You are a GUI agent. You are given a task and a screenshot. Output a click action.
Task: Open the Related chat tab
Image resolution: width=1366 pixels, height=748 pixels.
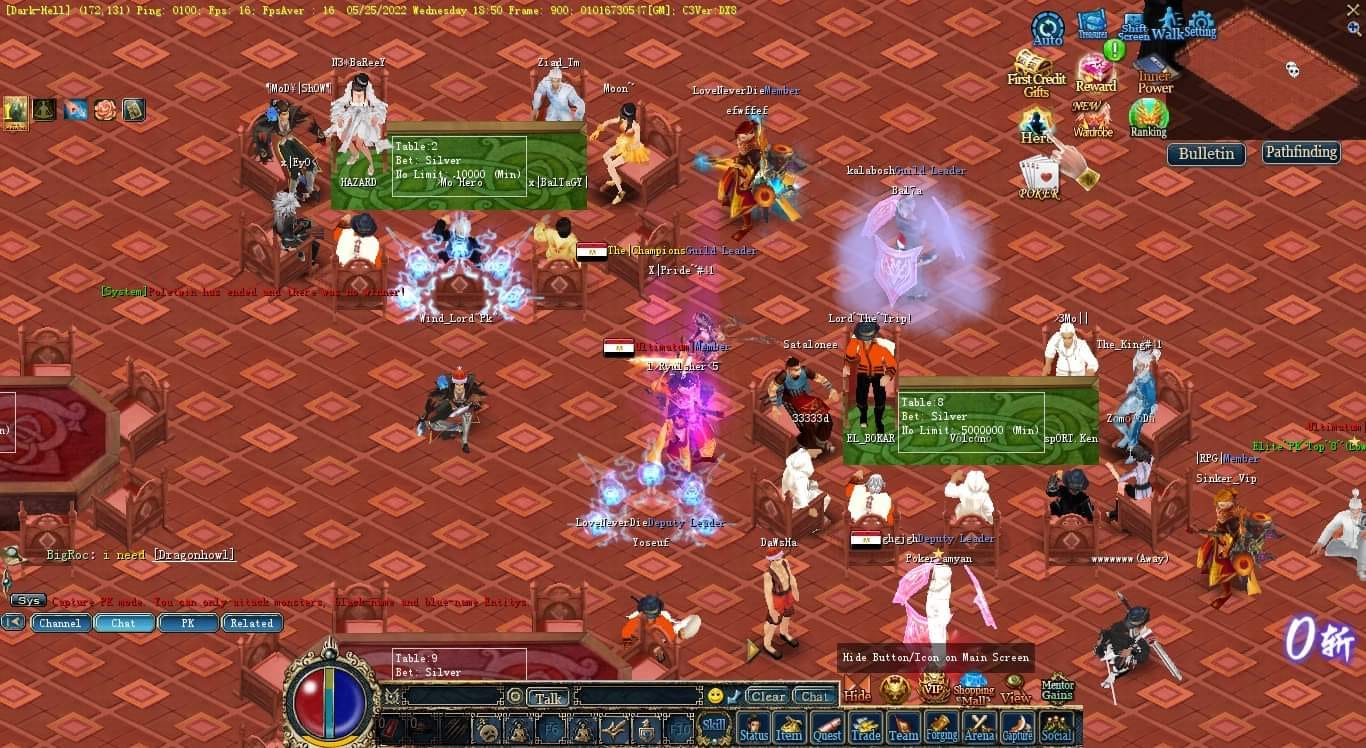pos(251,623)
